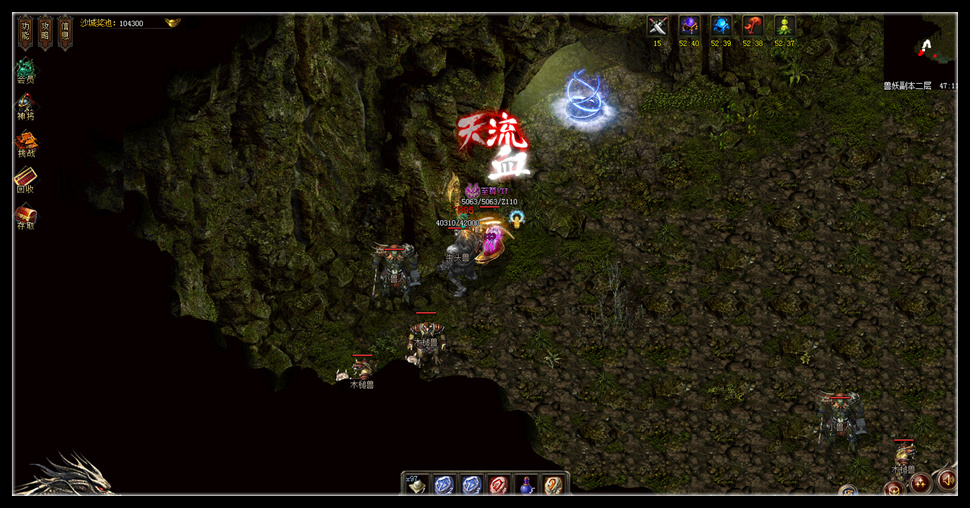Drink the blue potion in hotbar
The image size is (970, 508).
click(x=525, y=485)
